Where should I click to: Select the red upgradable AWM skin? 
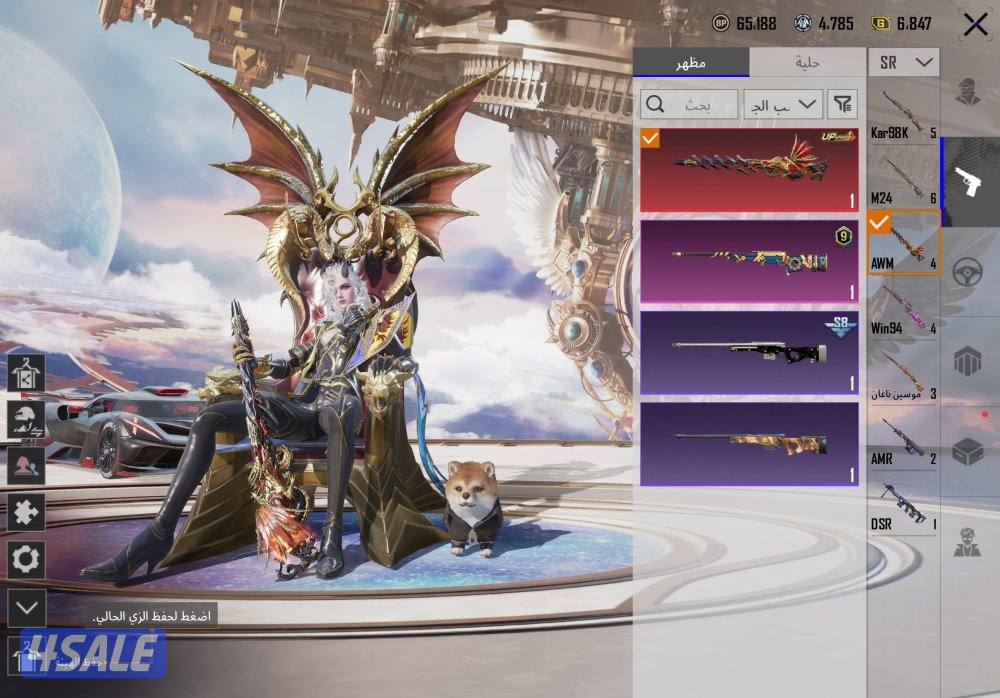point(749,170)
